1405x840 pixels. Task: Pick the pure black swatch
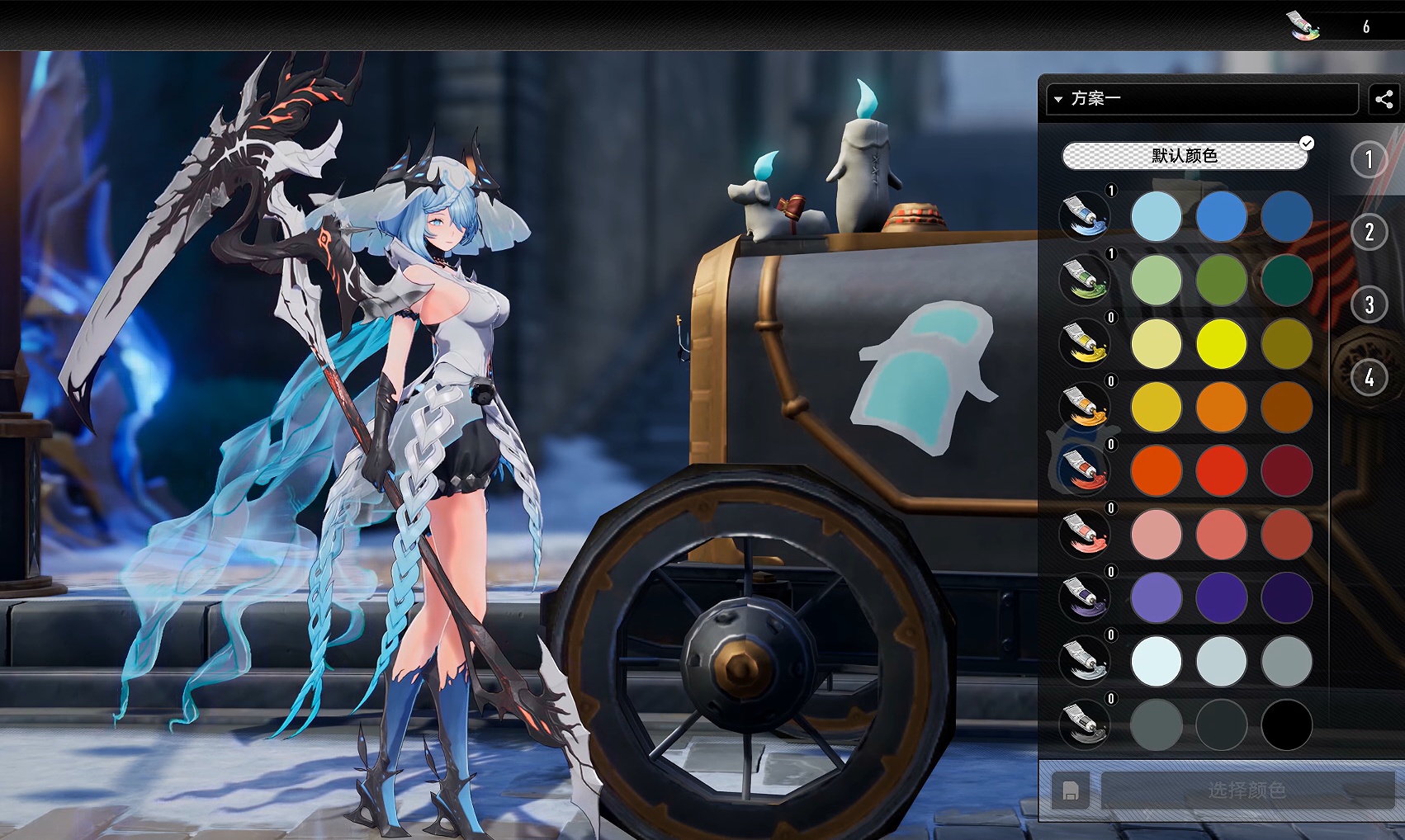(1286, 725)
